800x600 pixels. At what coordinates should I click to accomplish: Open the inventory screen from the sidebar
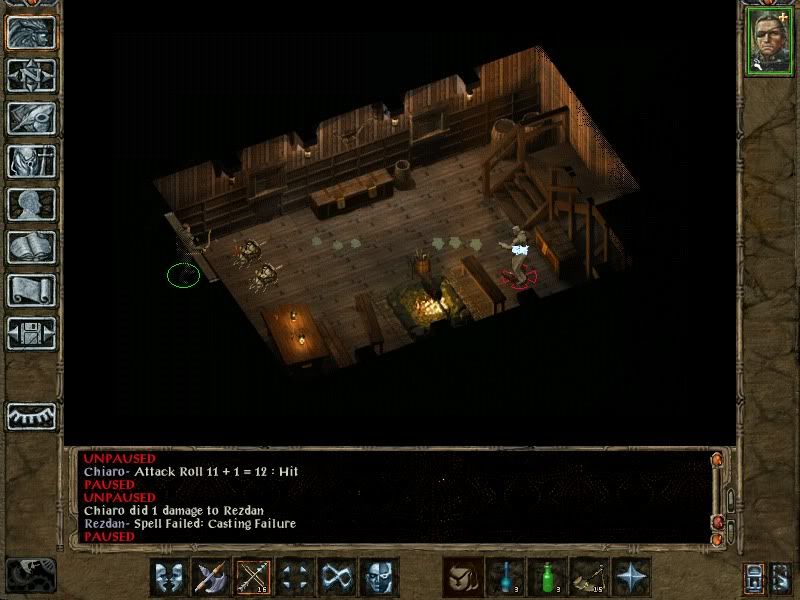[x=31, y=161]
